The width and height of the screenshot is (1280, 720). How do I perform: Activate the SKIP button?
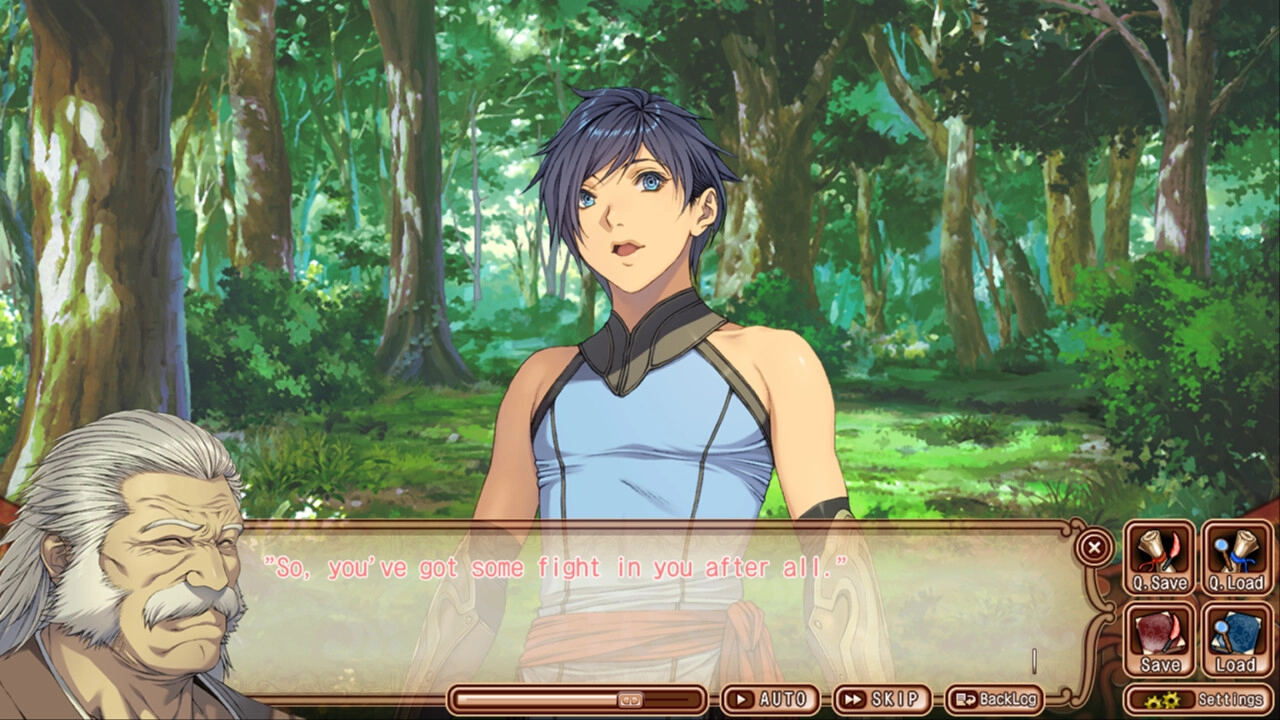click(881, 699)
